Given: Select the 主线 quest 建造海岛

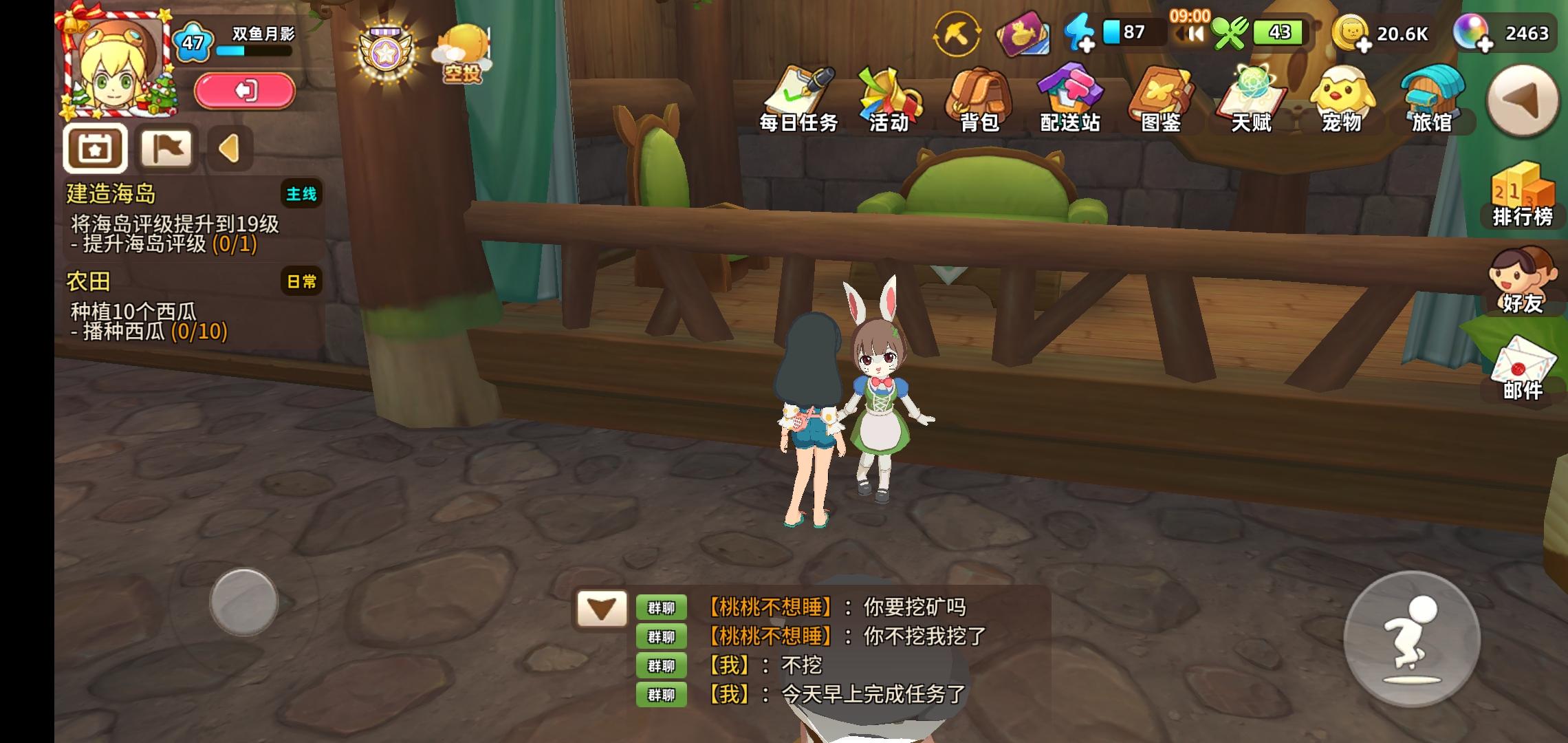Looking at the screenshot, I should pos(172,220).
